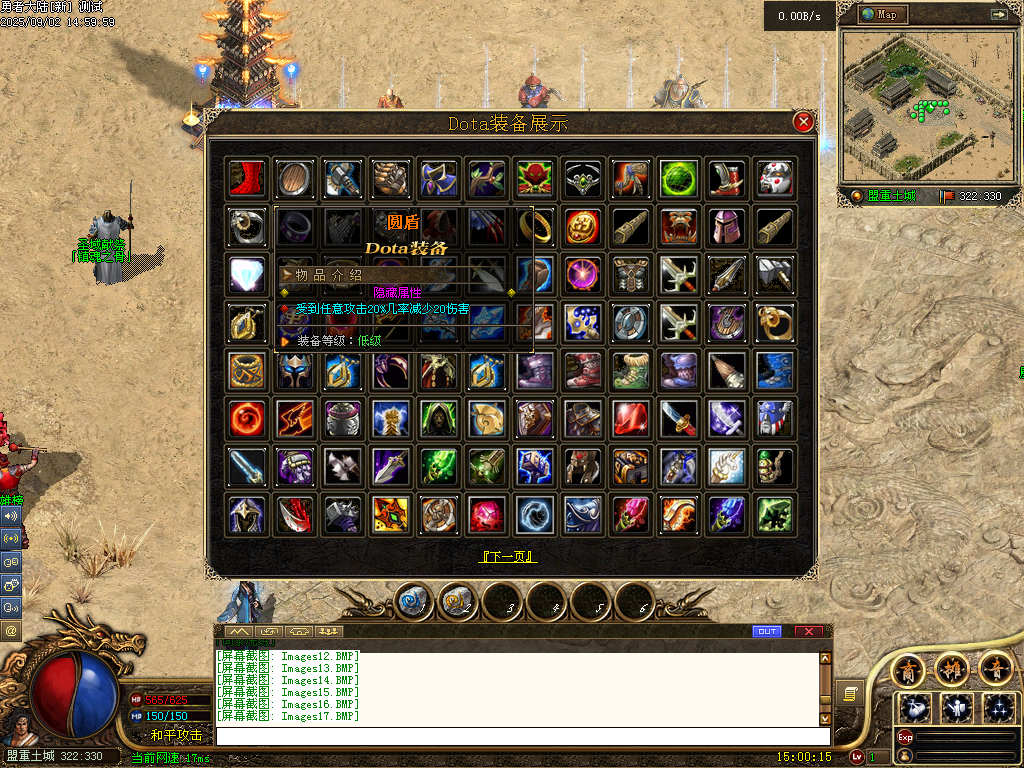Click the OUT button on chat panel
Screen dimensions: 1024x768
(x=767, y=631)
